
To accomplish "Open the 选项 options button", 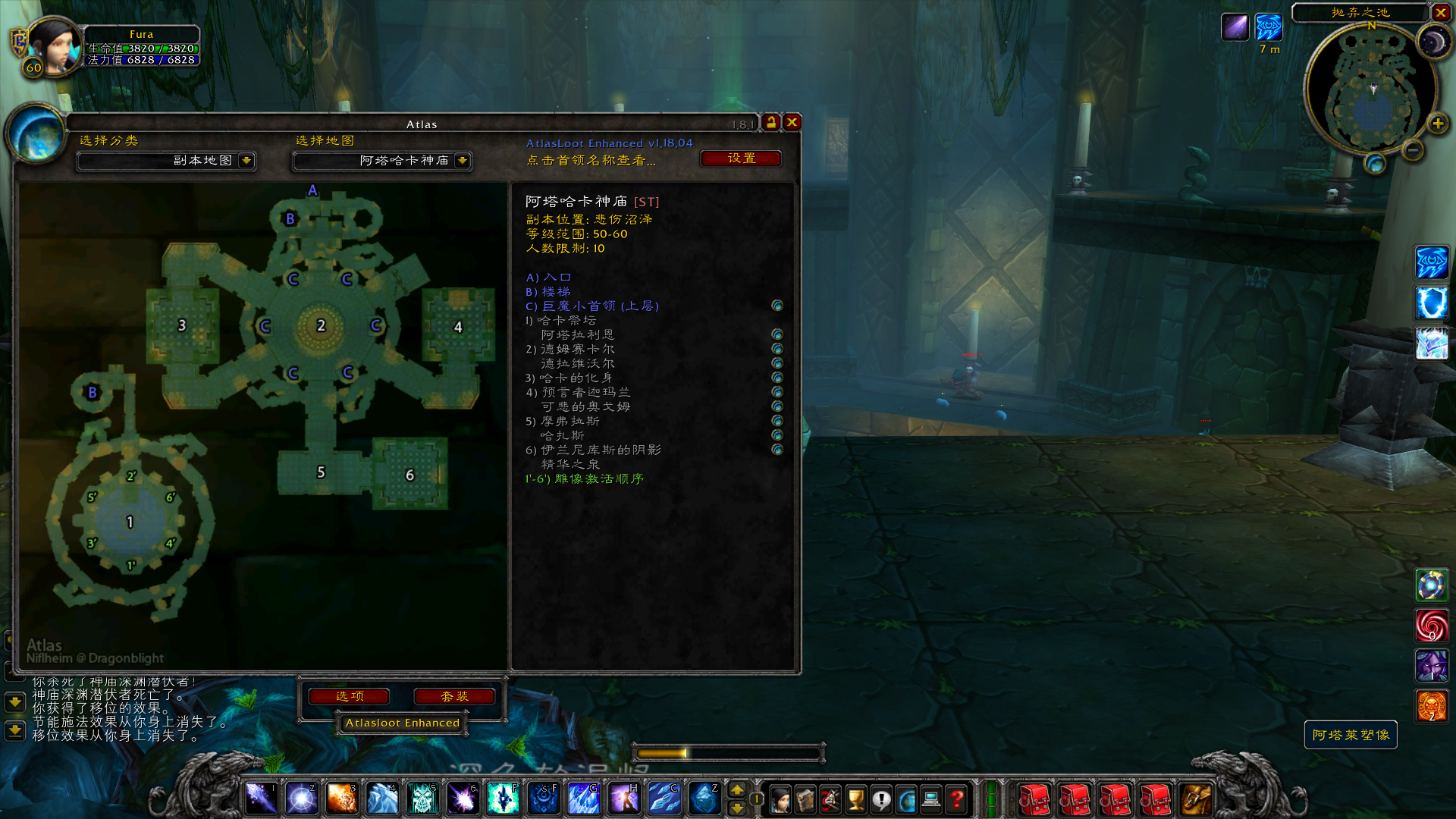I will click(350, 696).
